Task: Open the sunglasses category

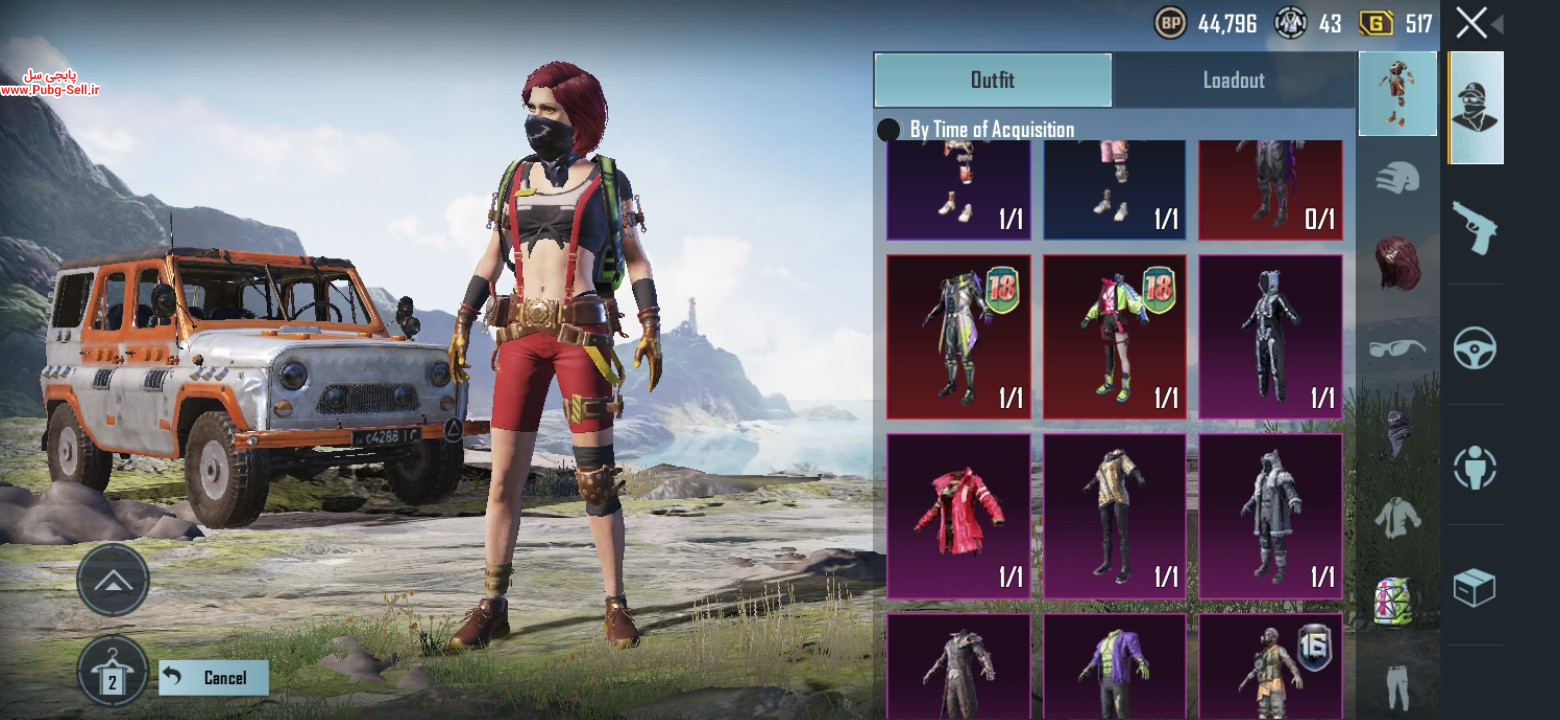Action: [x=1397, y=348]
